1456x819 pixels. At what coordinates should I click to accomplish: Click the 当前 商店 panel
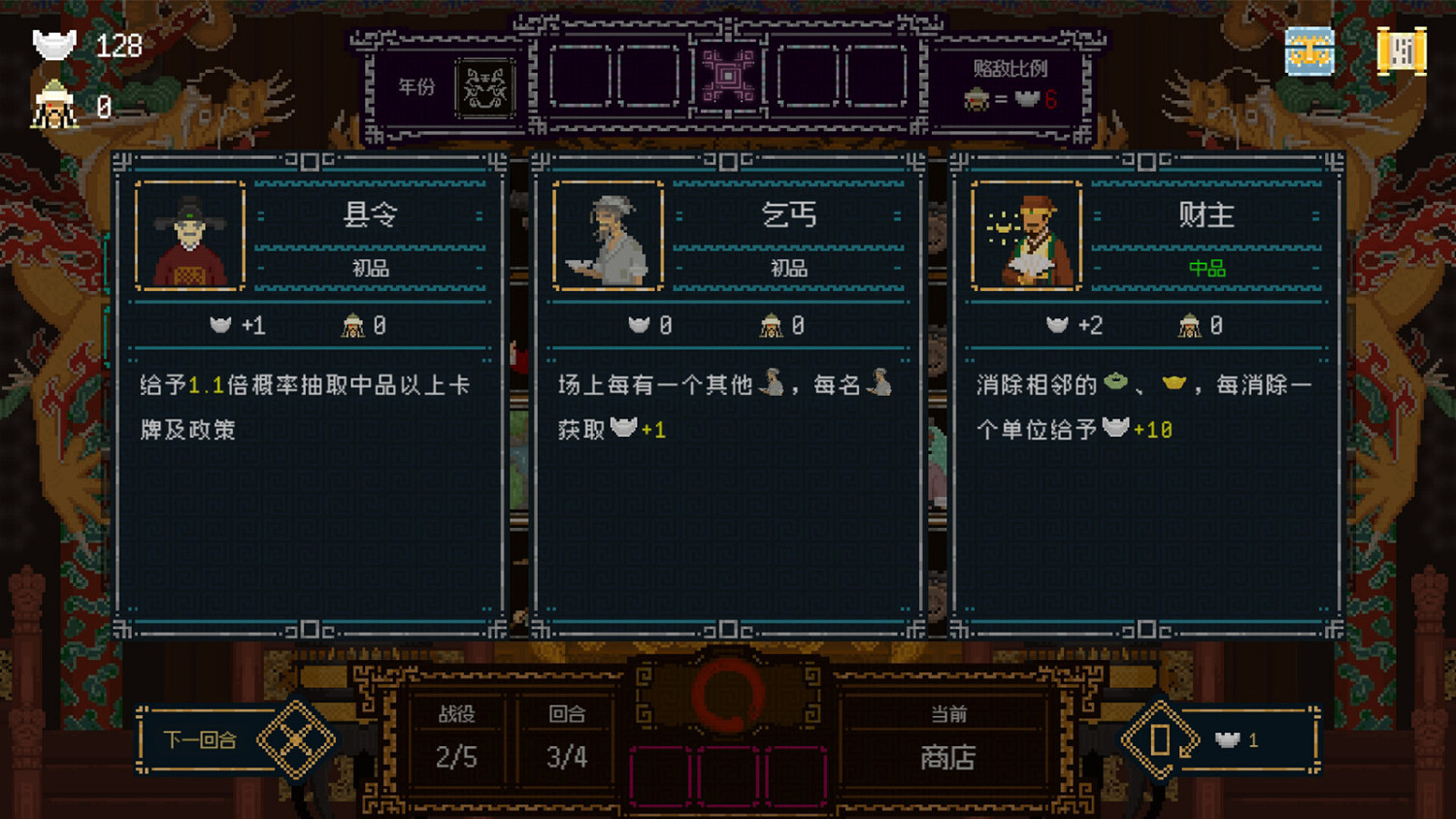(946, 740)
